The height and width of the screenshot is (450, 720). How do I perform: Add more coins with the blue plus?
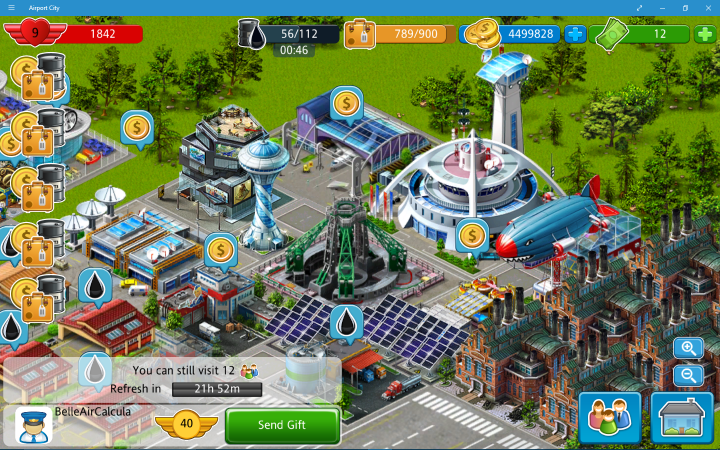click(x=575, y=34)
